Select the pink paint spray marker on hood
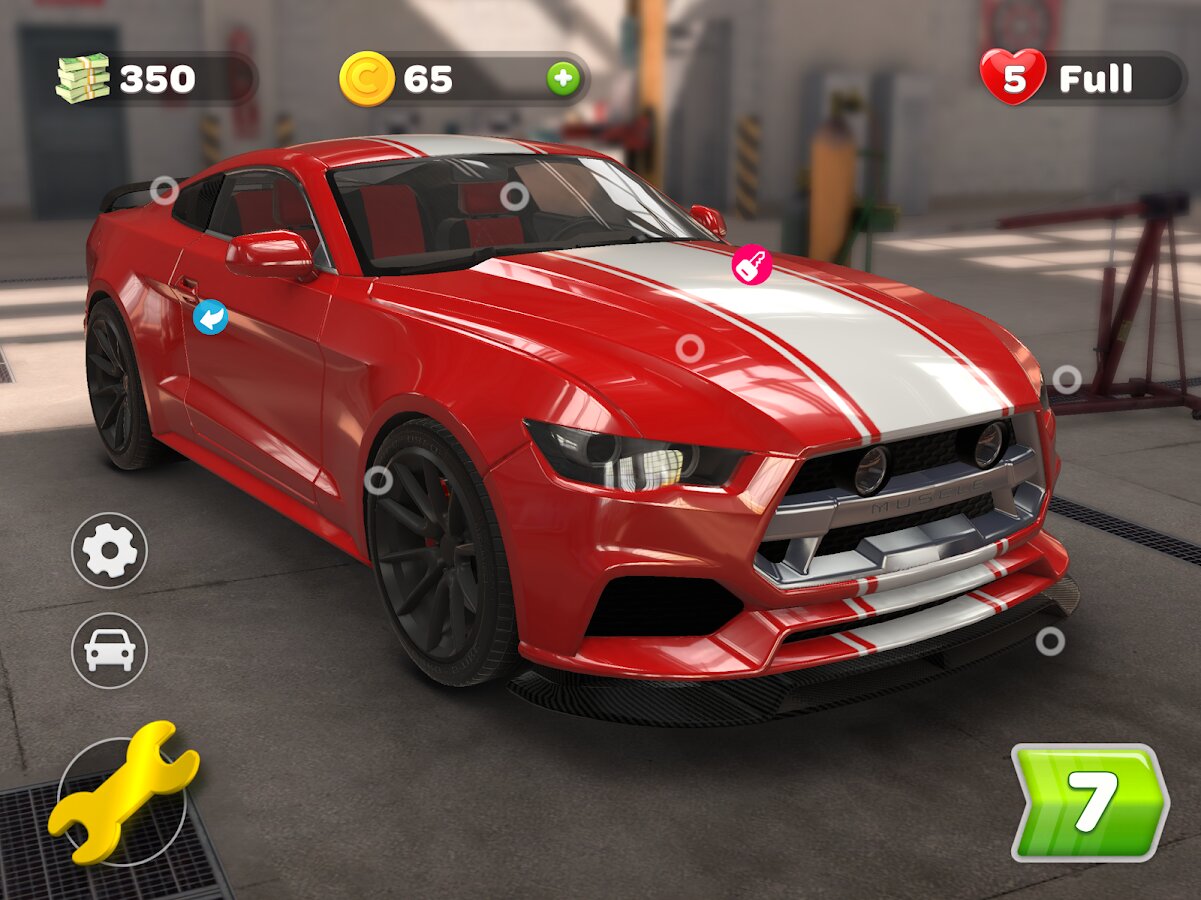Screen dimensions: 1201x900 [751, 265]
